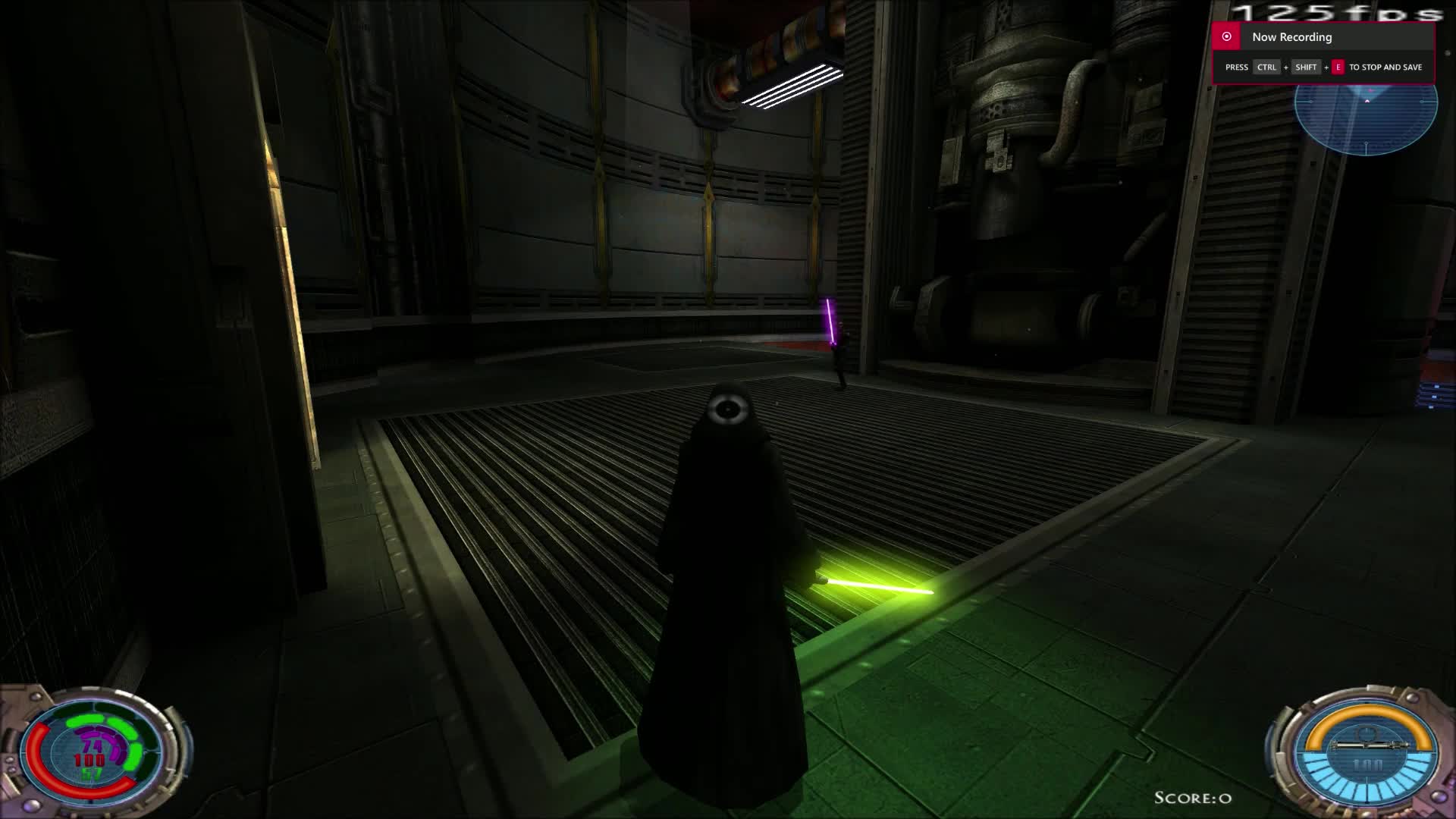Click the TO STOP AND SAVE label
This screenshot has width=1456, height=819.
pos(1385,67)
